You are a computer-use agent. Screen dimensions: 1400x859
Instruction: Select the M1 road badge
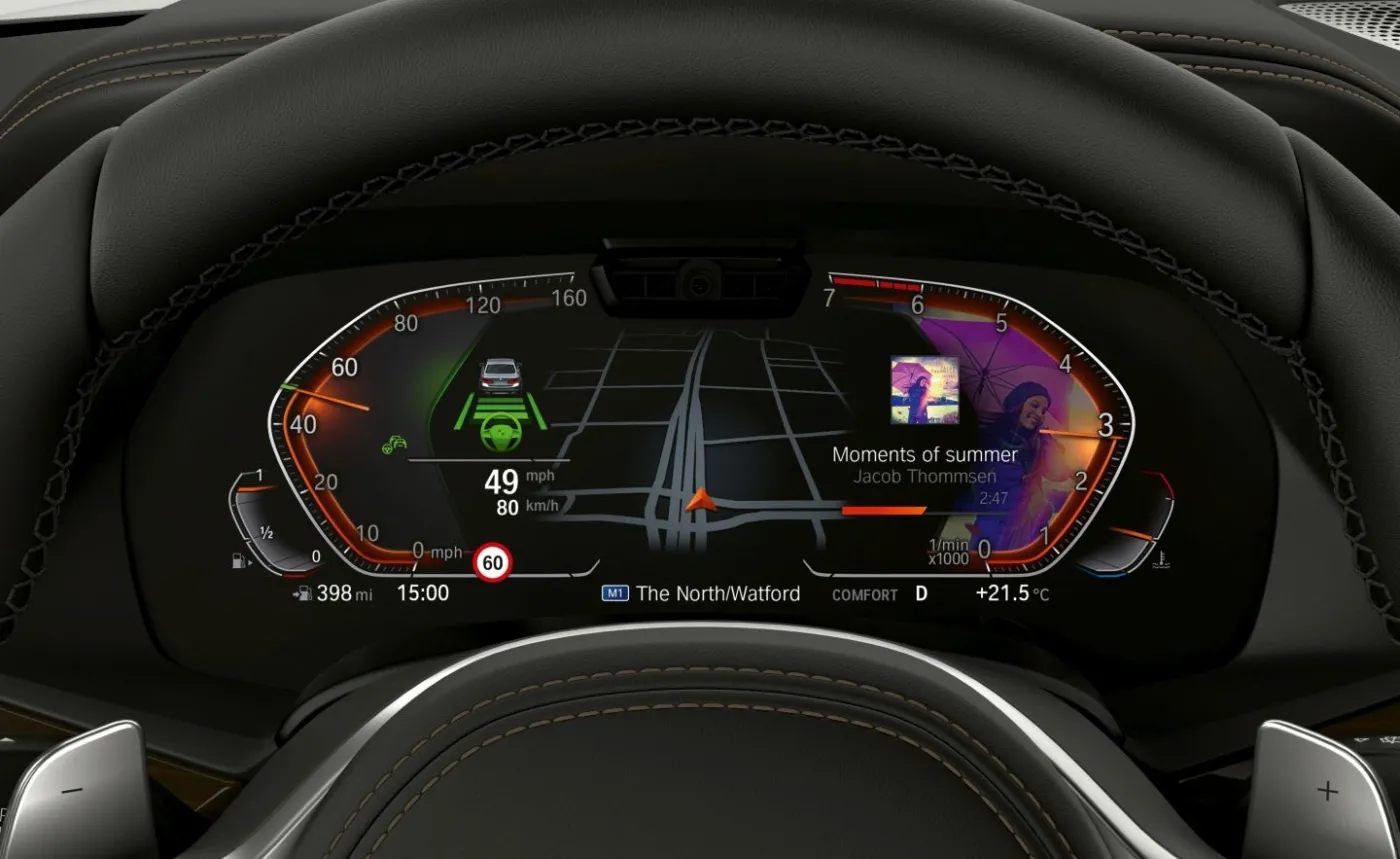coord(614,593)
